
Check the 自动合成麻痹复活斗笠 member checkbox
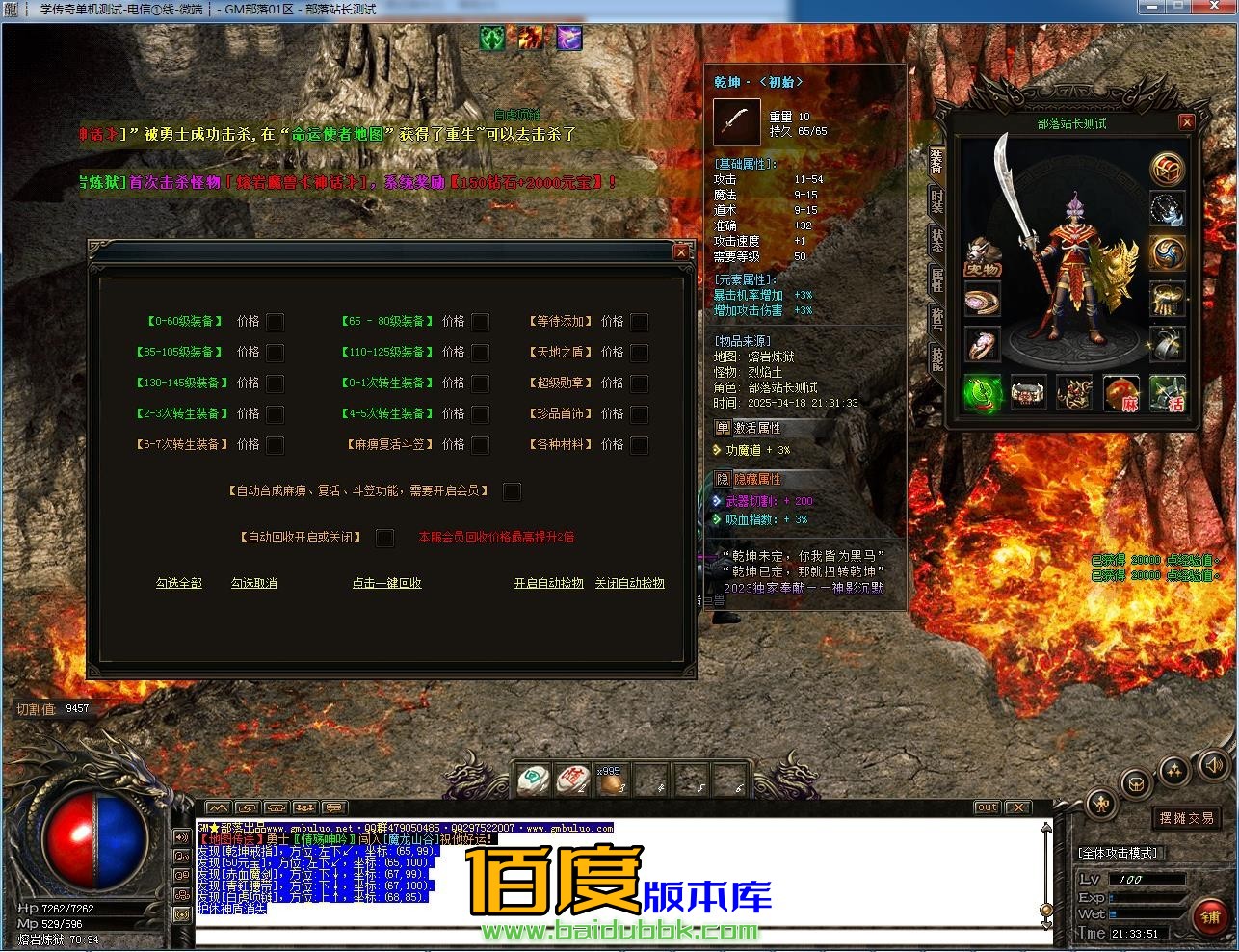pos(512,491)
